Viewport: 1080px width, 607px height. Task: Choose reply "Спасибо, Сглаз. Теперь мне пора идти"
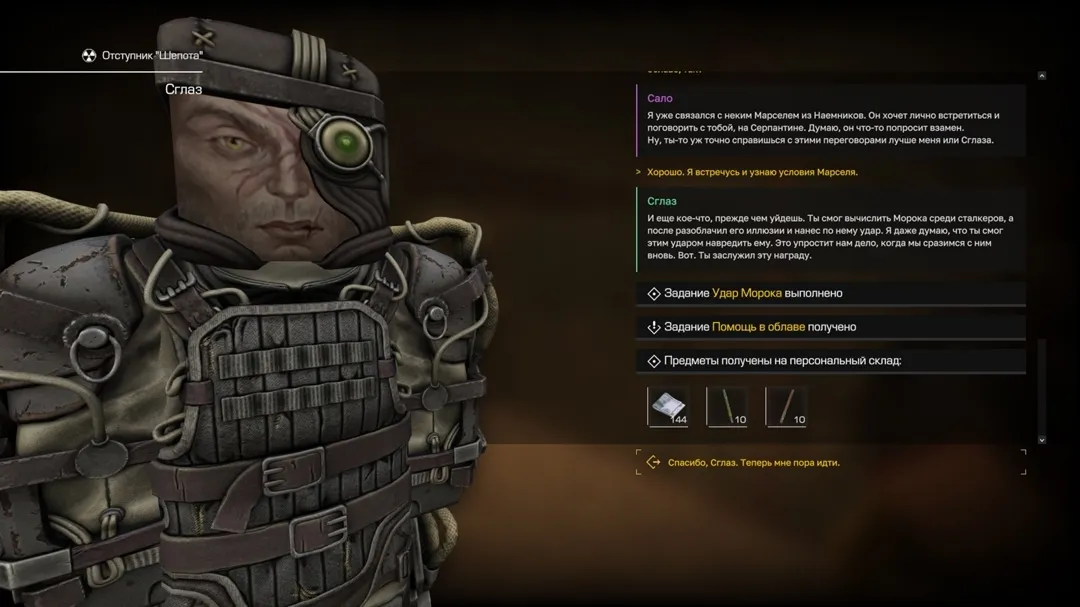(753, 463)
